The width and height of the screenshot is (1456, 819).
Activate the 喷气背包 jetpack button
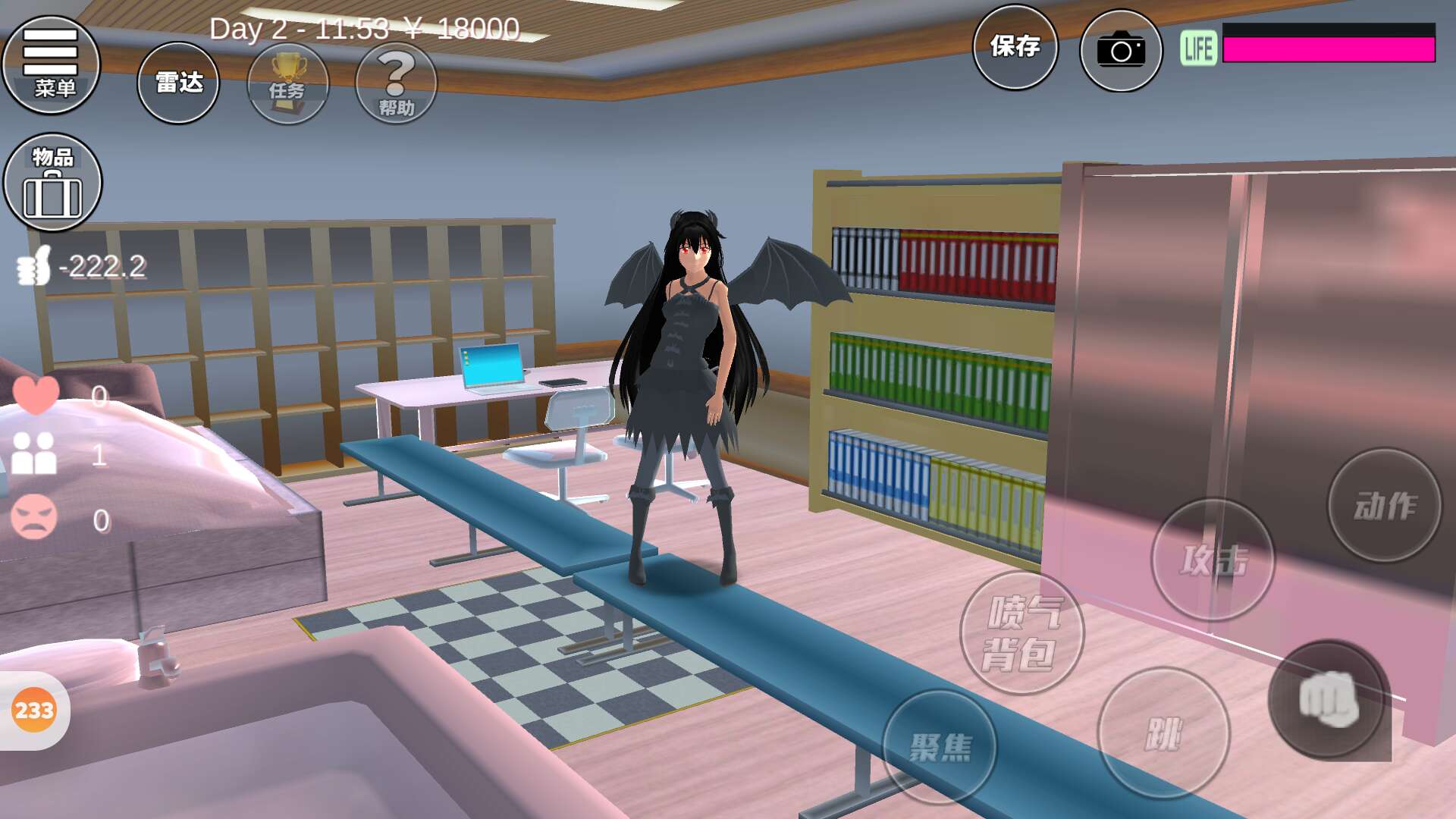point(1021,633)
